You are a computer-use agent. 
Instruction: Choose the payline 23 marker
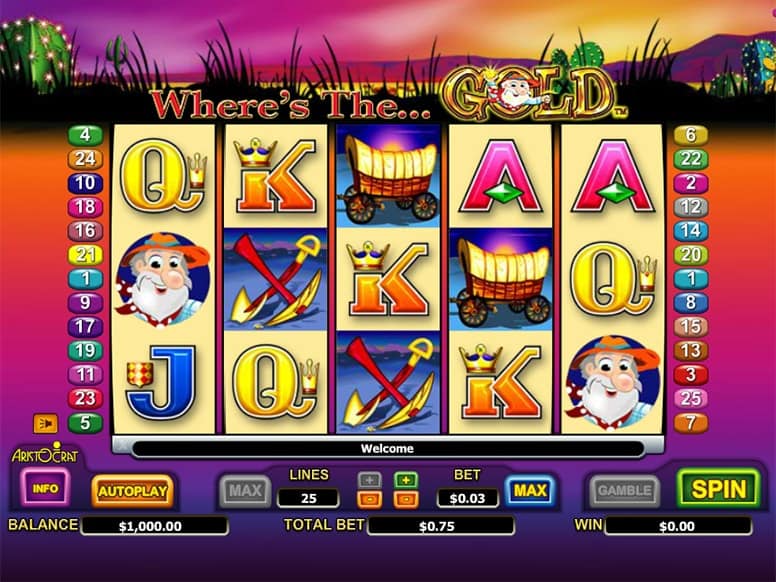pyautogui.click(x=85, y=398)
